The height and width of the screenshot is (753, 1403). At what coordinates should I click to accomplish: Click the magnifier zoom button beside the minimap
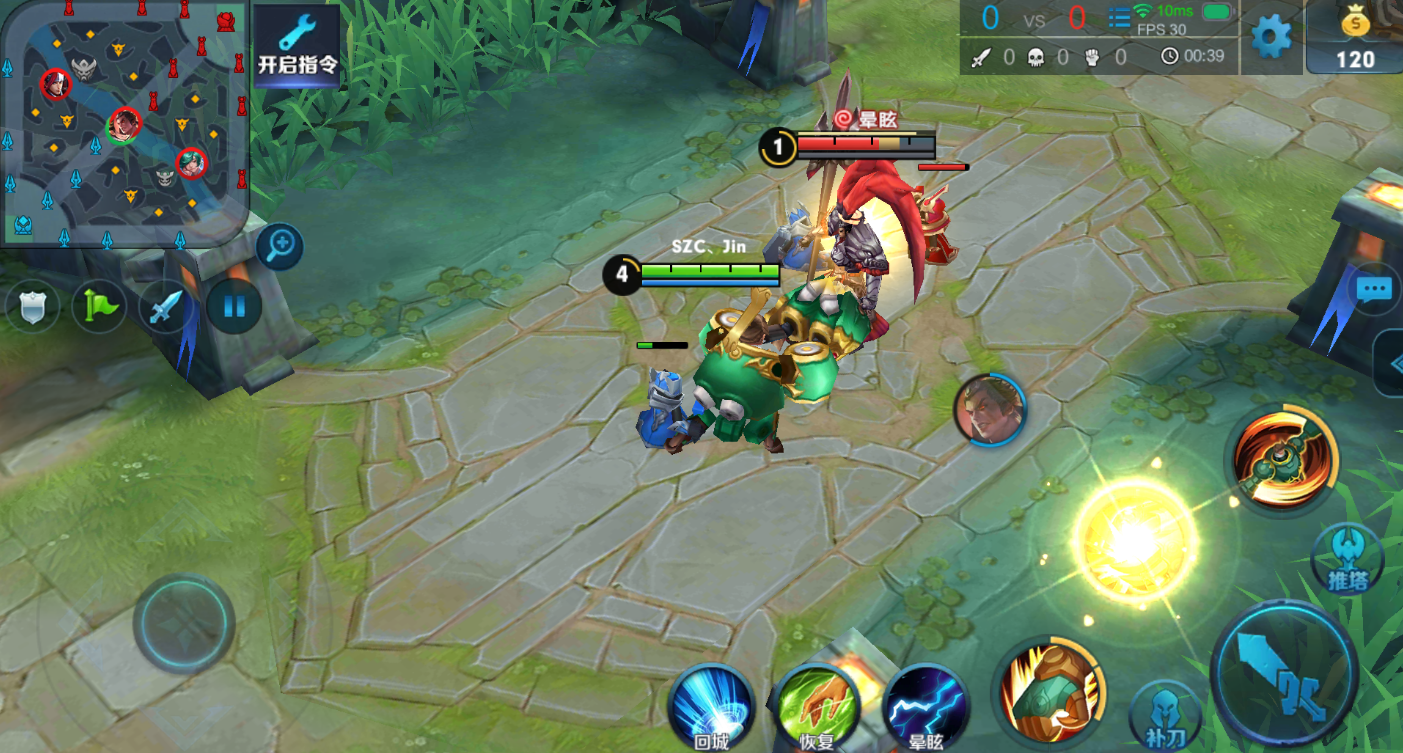click(279, 246)
